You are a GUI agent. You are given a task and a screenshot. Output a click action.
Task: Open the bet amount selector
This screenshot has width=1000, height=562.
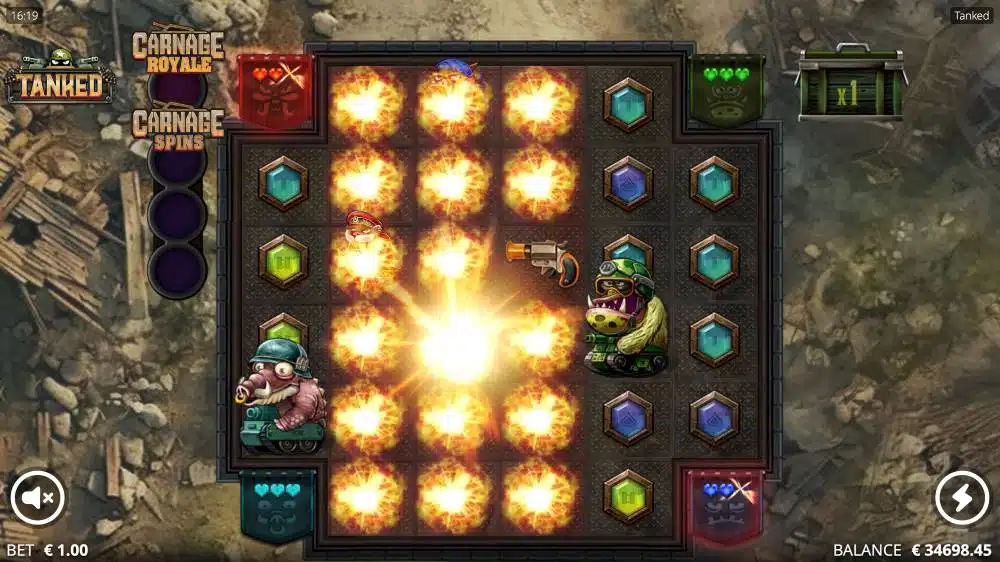[47, 550]
